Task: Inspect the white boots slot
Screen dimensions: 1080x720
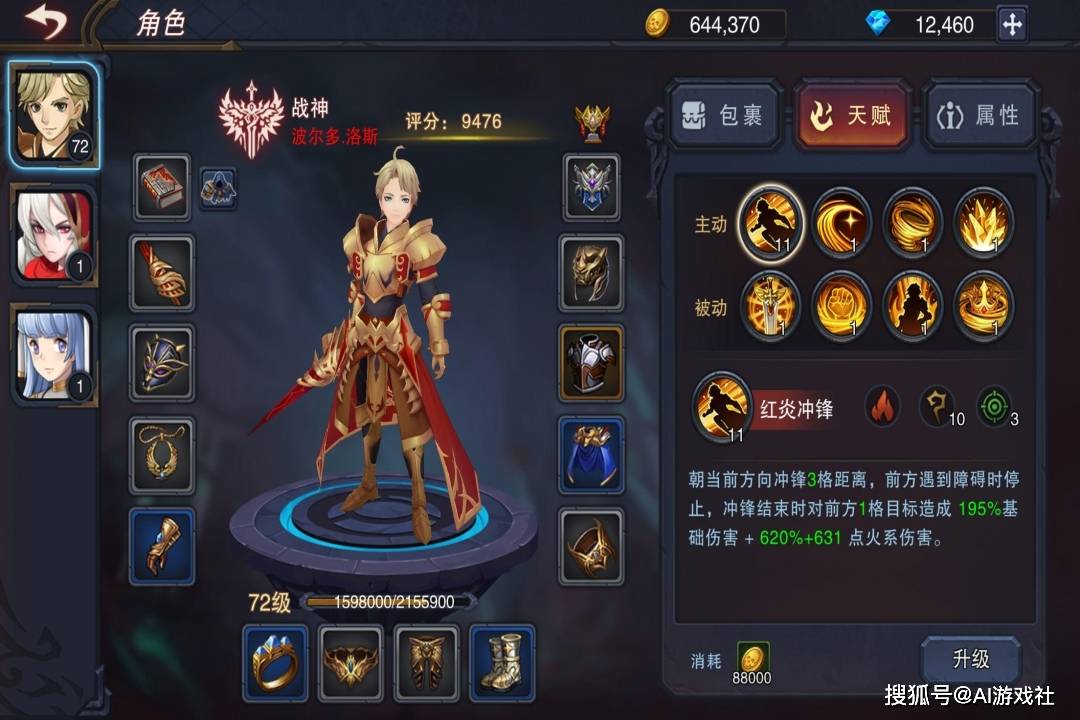Action: click(x=502, y=662)
